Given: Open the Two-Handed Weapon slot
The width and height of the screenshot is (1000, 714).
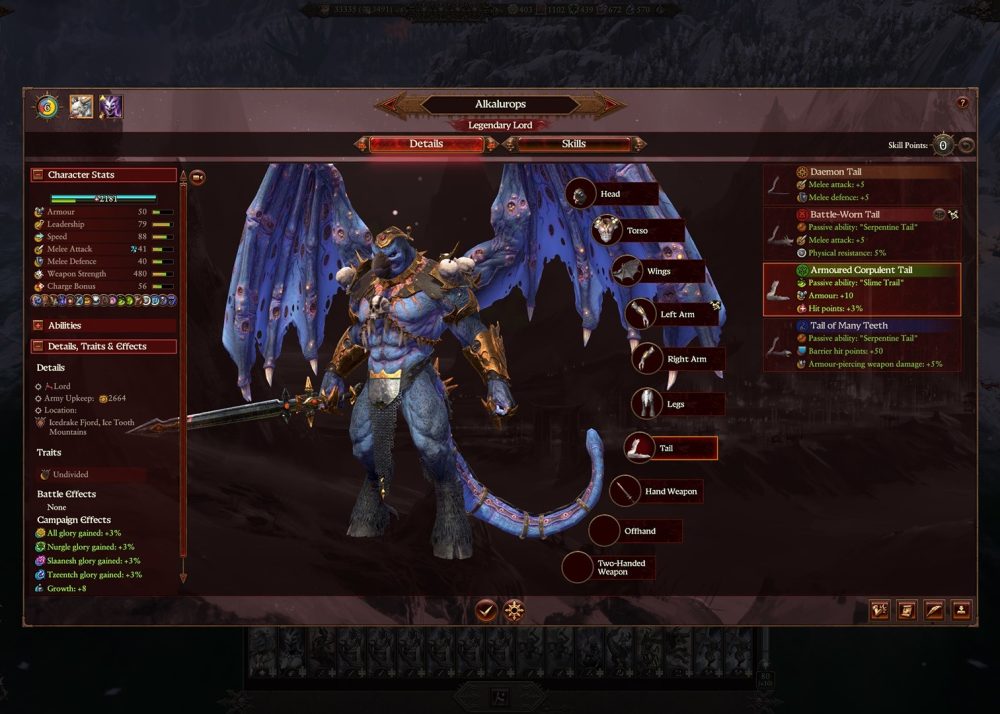Looking at the screenshot, I should 620,567.
